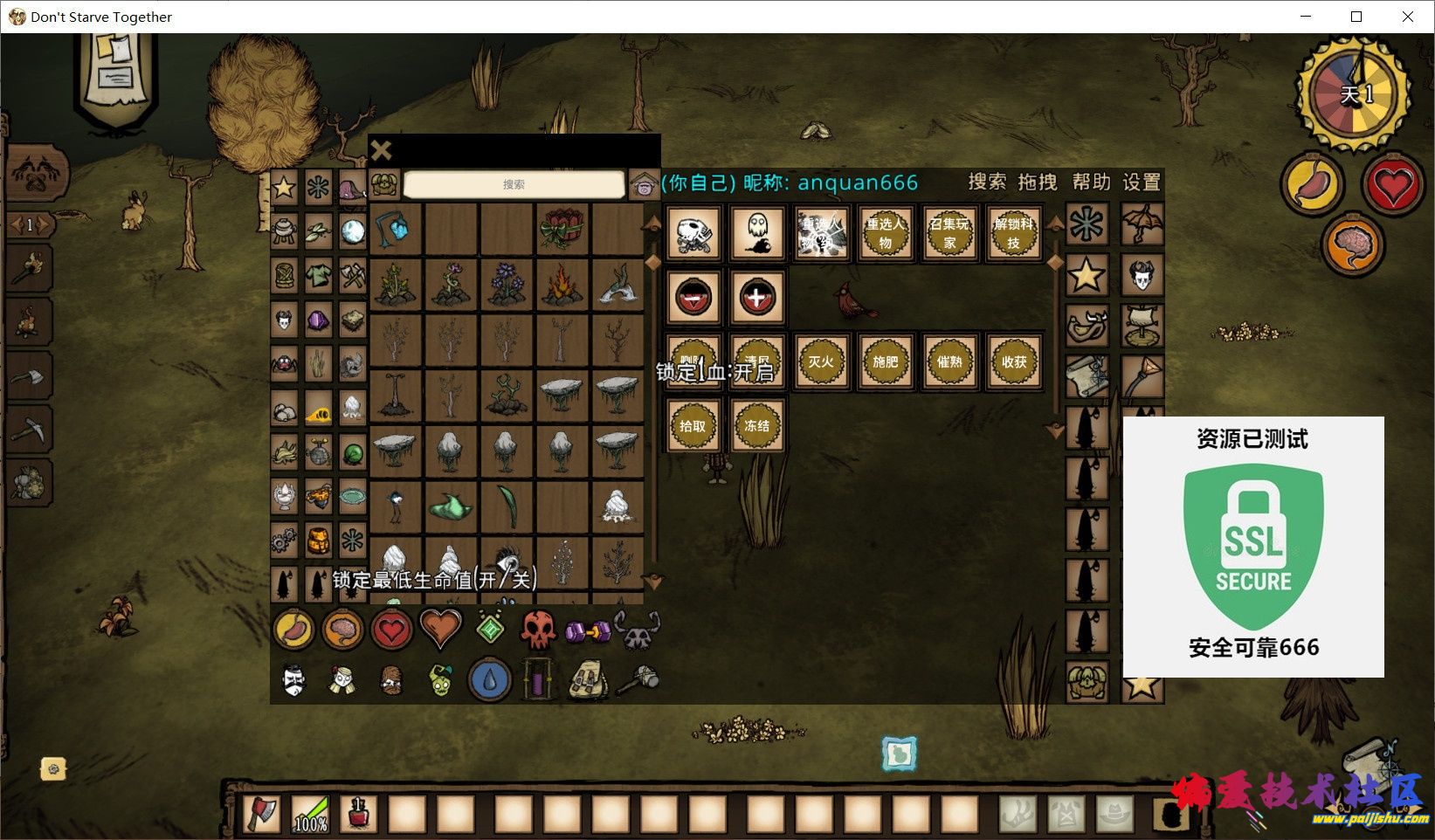
Task: Close the item spawner panel
Action: (x=381, y=151)
